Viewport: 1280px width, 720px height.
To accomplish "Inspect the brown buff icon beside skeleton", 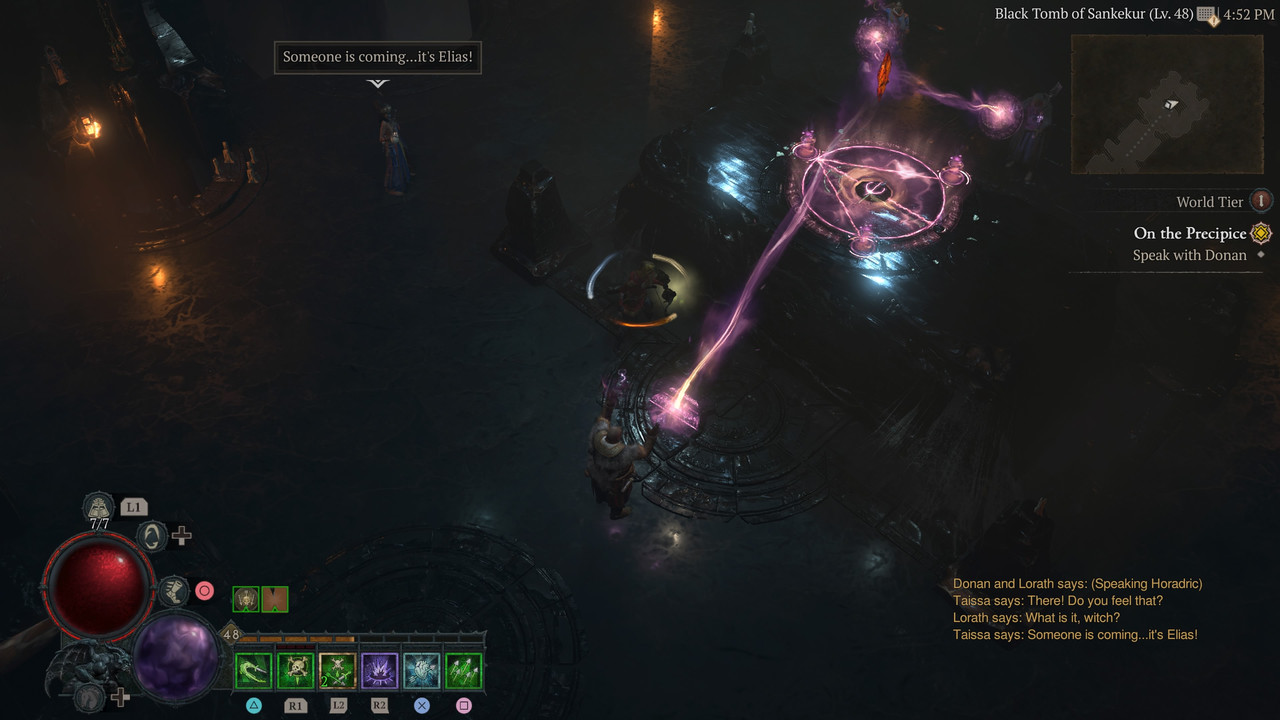I will (275, 599).
